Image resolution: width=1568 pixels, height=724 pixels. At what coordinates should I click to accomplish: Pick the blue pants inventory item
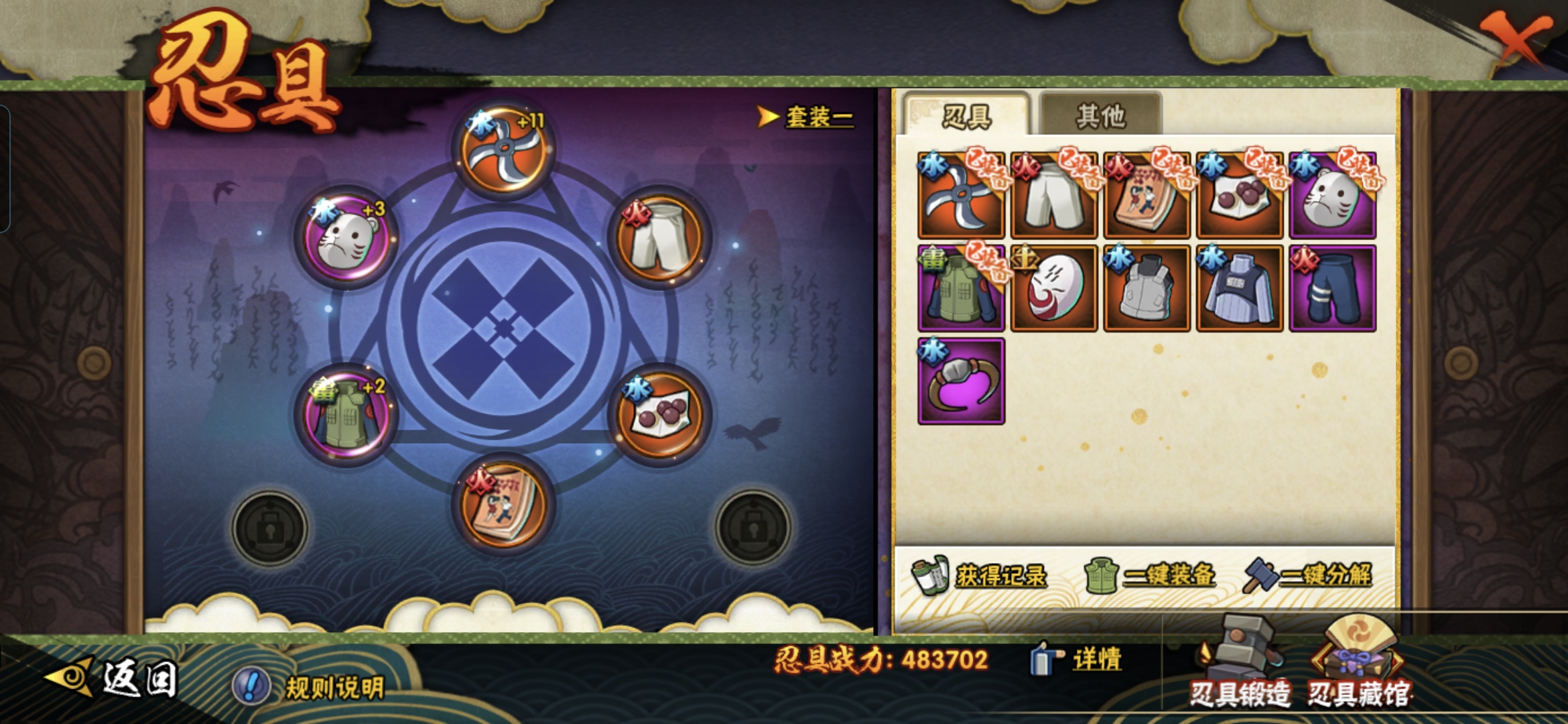[1332, 288]
